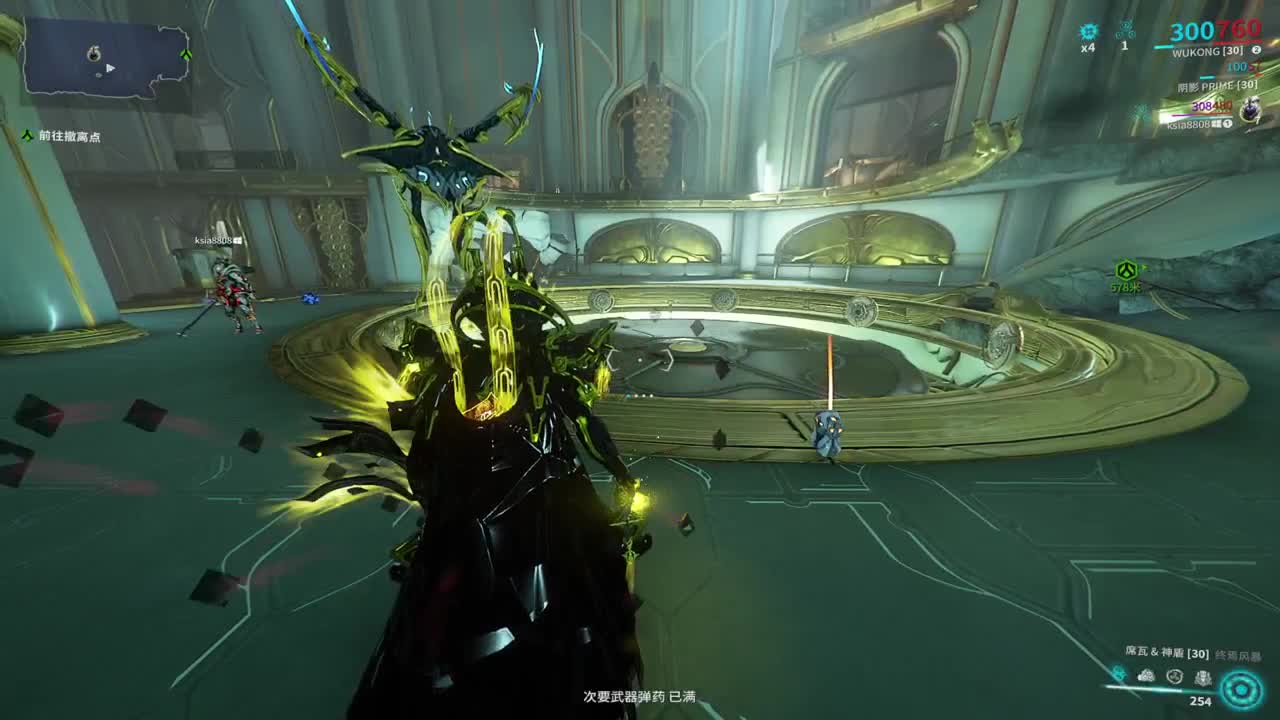Activate the glowing cyan first ability icon
1280x720 pixels.
(x=1118, y=675)
